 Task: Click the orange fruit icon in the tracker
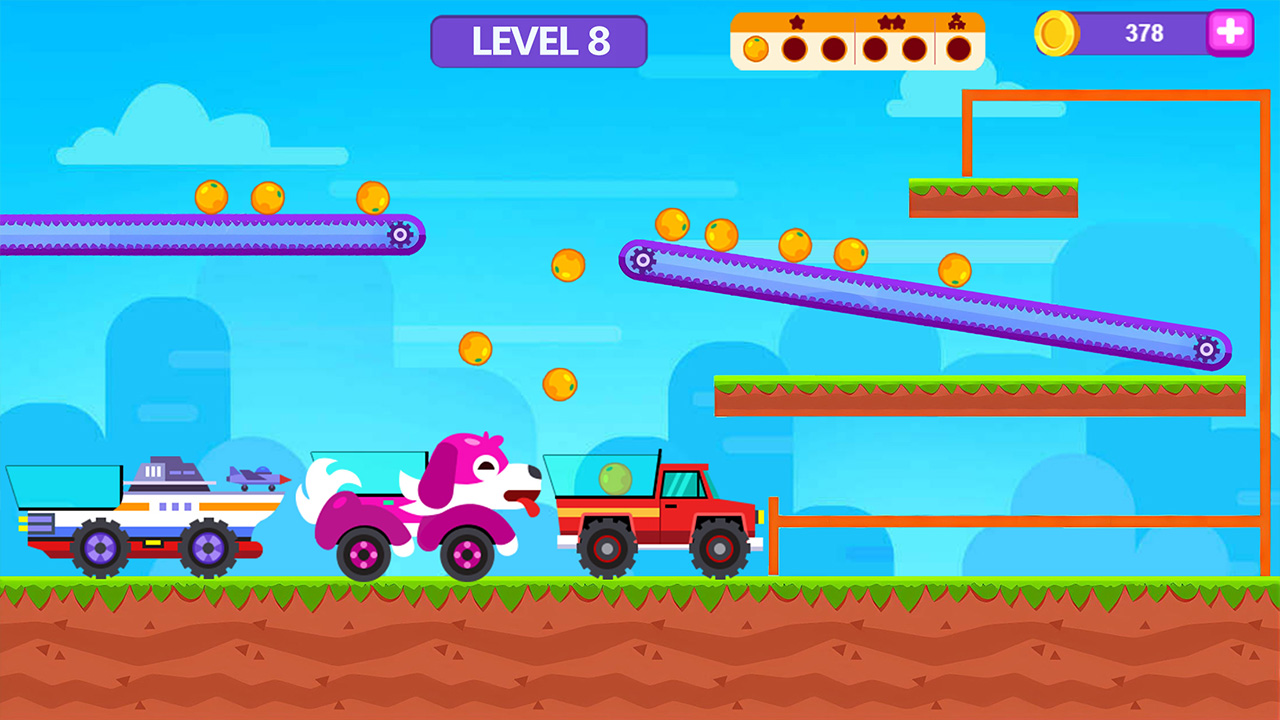coord(756,47)
